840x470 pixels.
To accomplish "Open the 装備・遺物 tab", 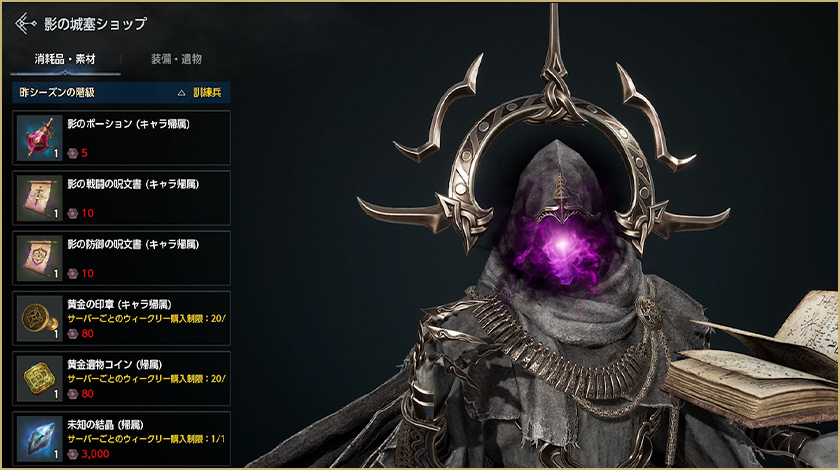I will pyautogui.click(x=177, y=59).
